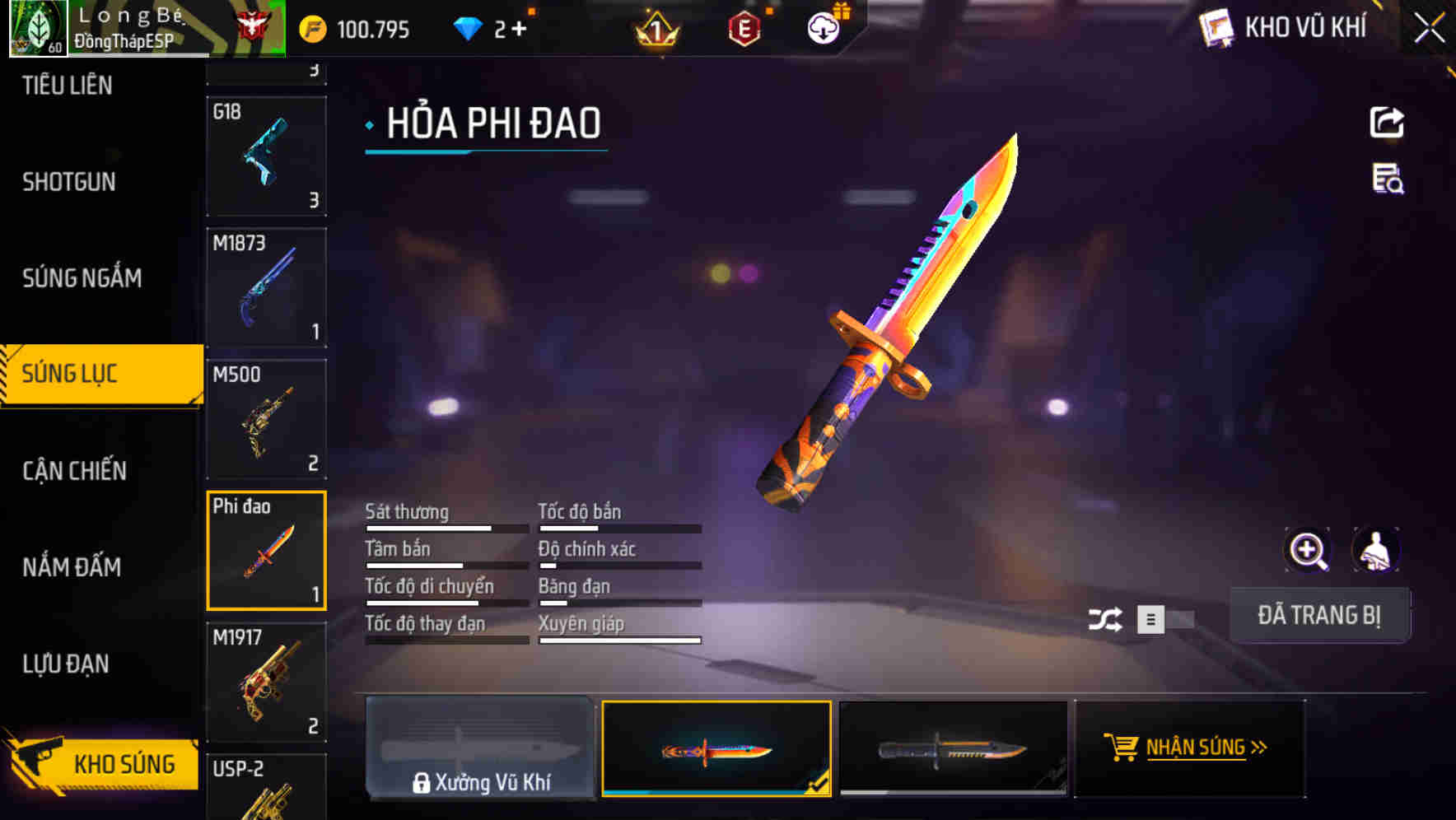Switch to the CẬN CHIẾN category tab
The image size is (1456, 820).
[74, 470]
